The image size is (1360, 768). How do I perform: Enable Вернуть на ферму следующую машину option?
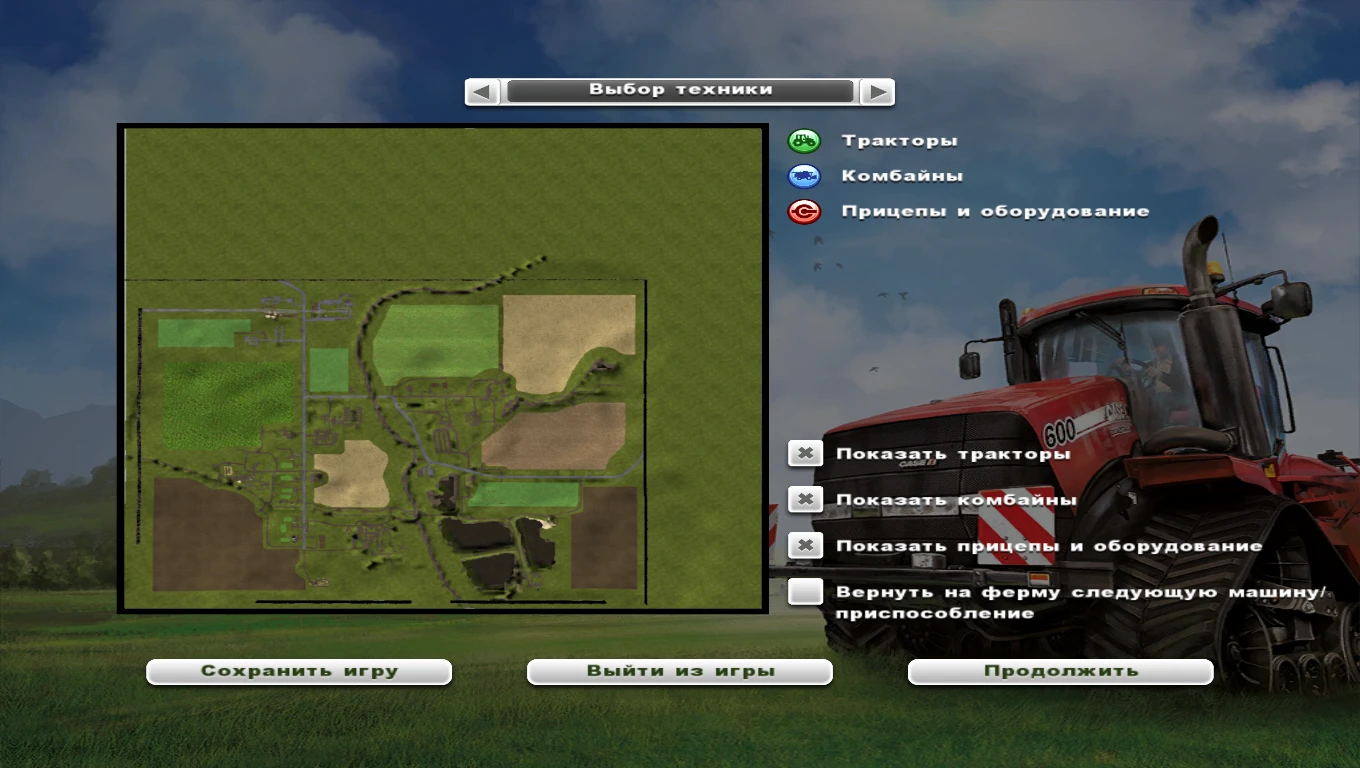[x=806, y=593]
